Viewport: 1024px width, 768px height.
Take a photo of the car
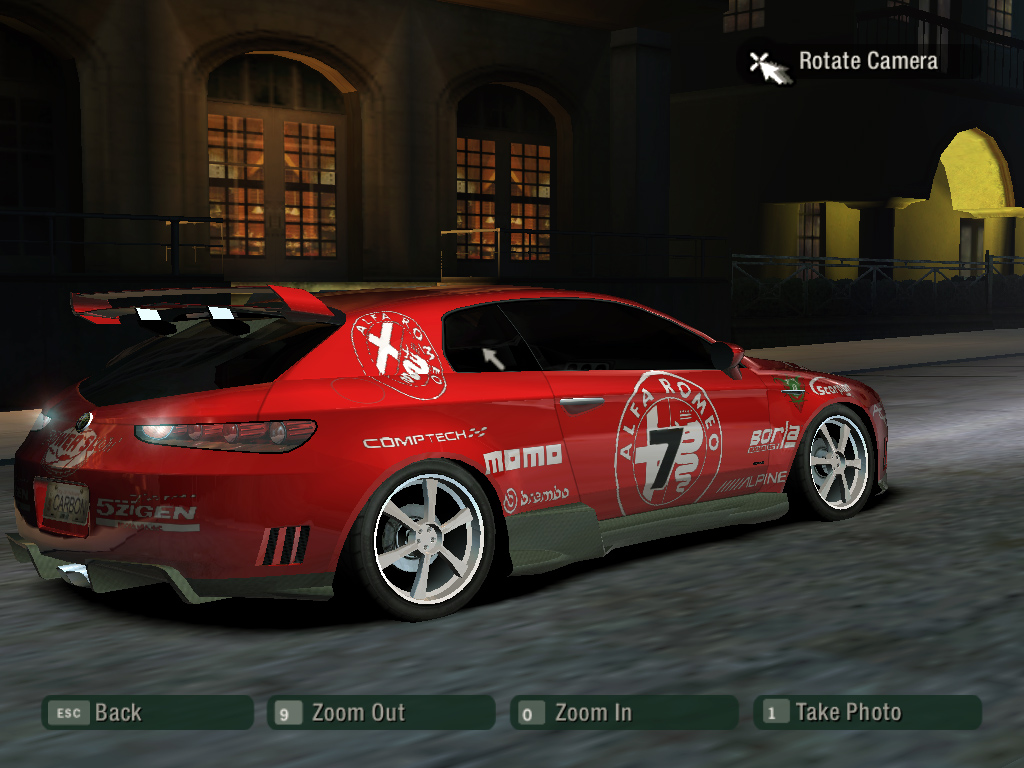(867, 713)
